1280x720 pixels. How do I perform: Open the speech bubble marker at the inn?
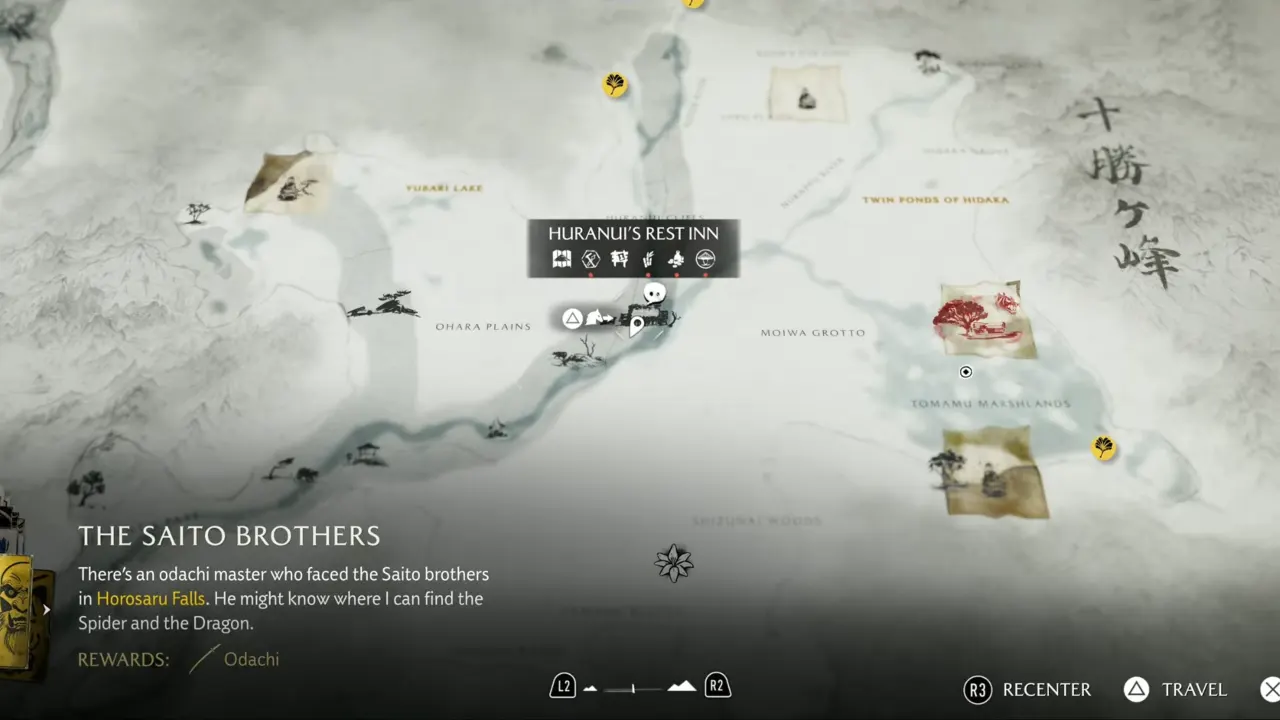(654, 293)
